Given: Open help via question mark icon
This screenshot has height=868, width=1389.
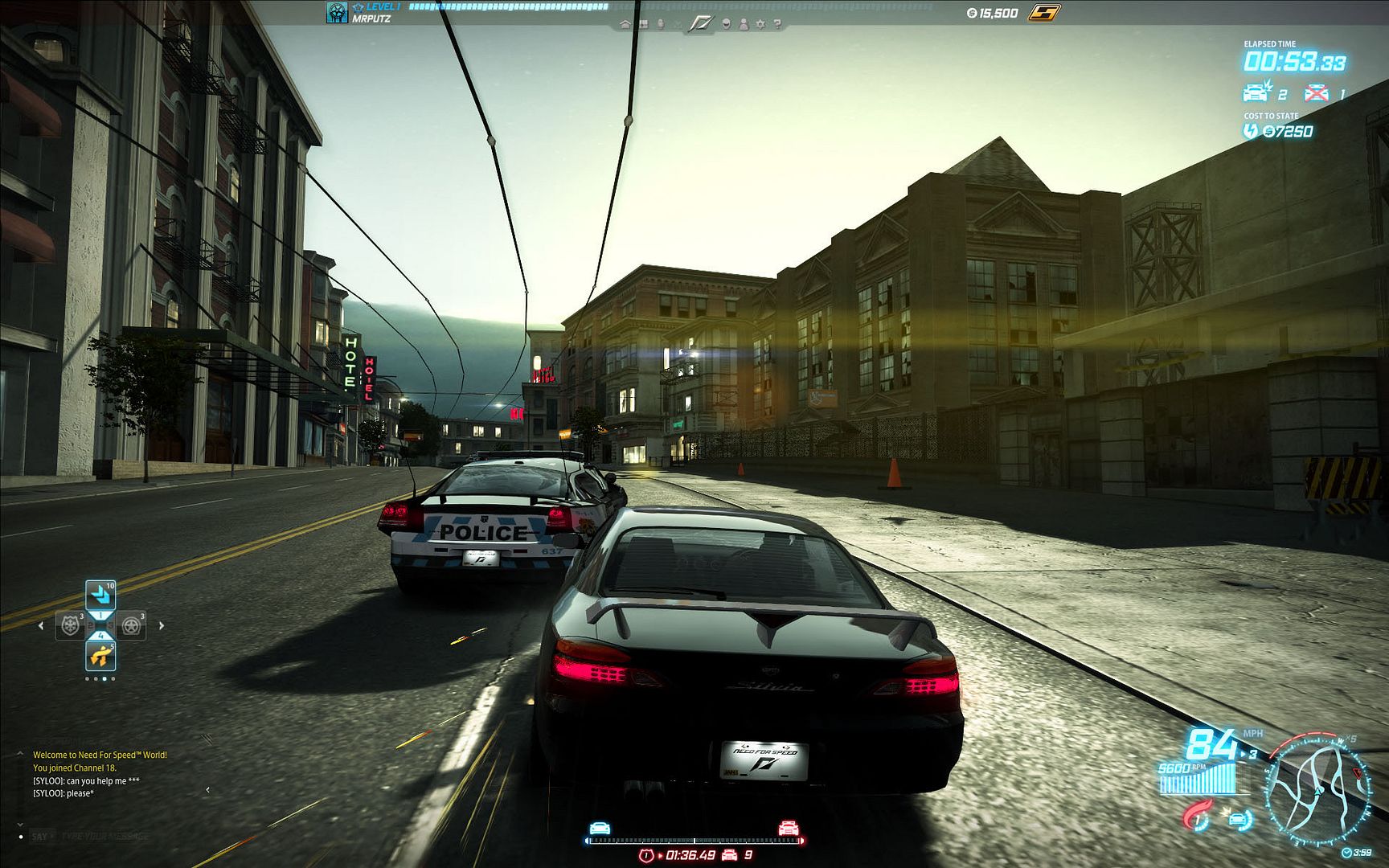Looking at the screenshot, I should (x=777, y=24).
